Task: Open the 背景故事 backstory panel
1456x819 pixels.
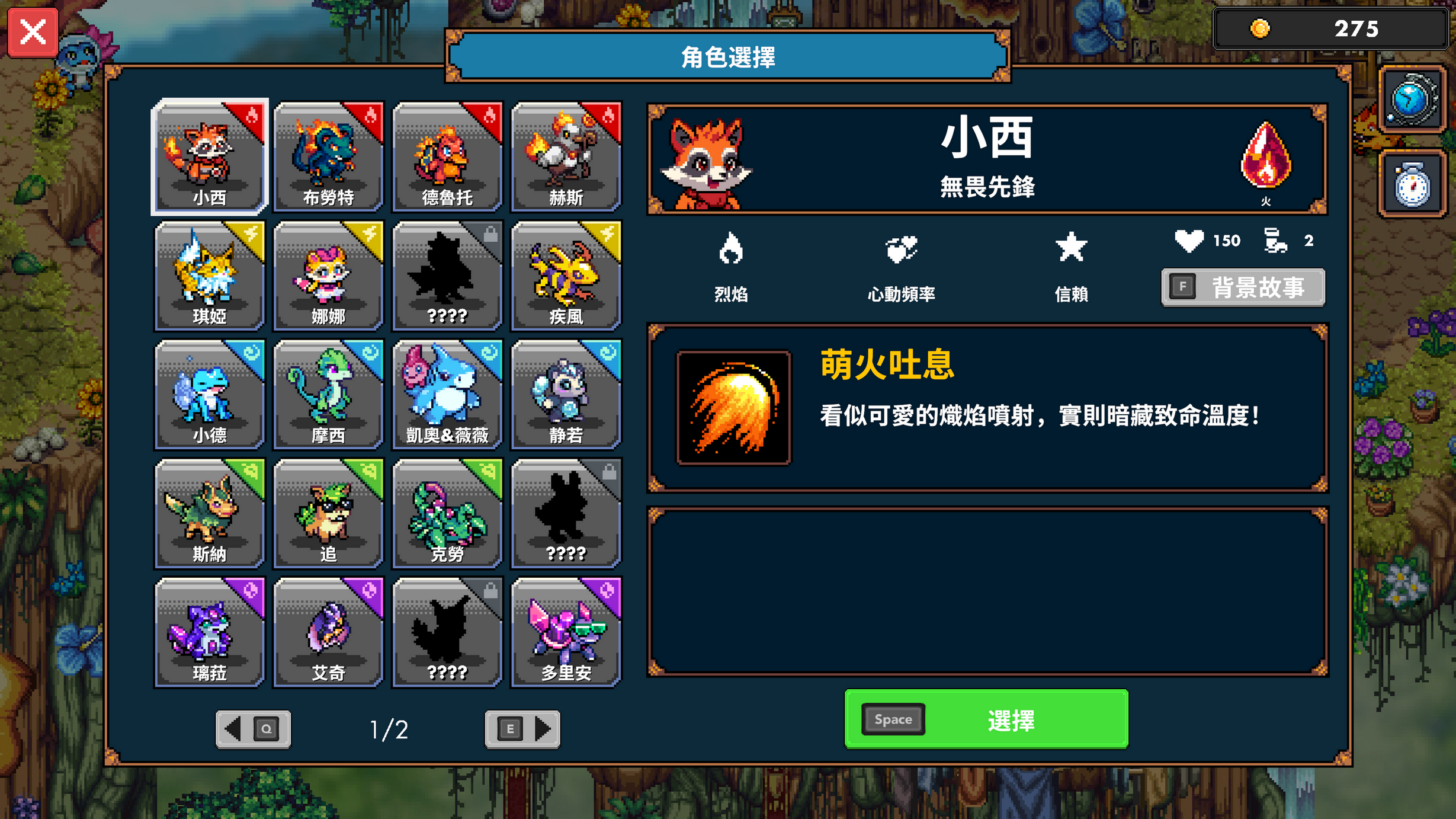Action: 1242,287
